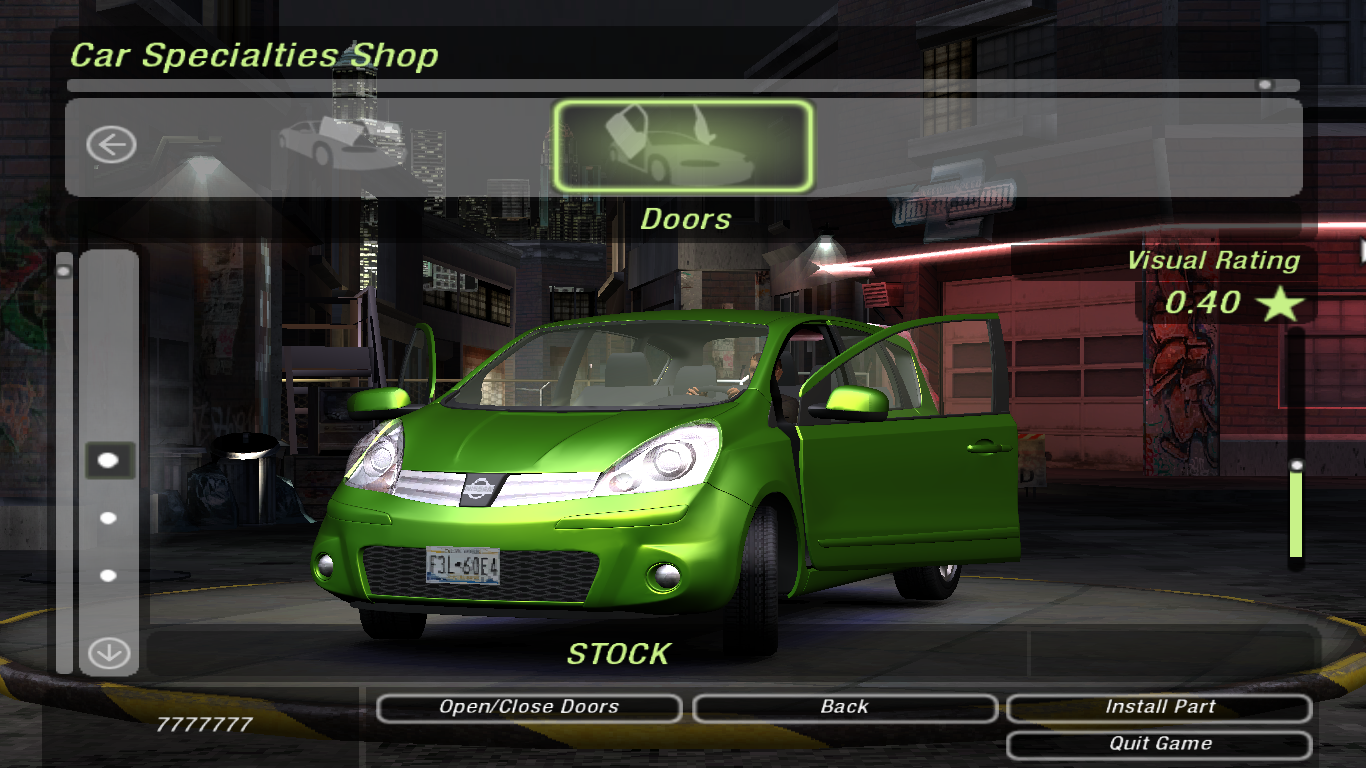Select the white car category thumbnail
This screenshot has height=768, width=1366.
[341, 145]
